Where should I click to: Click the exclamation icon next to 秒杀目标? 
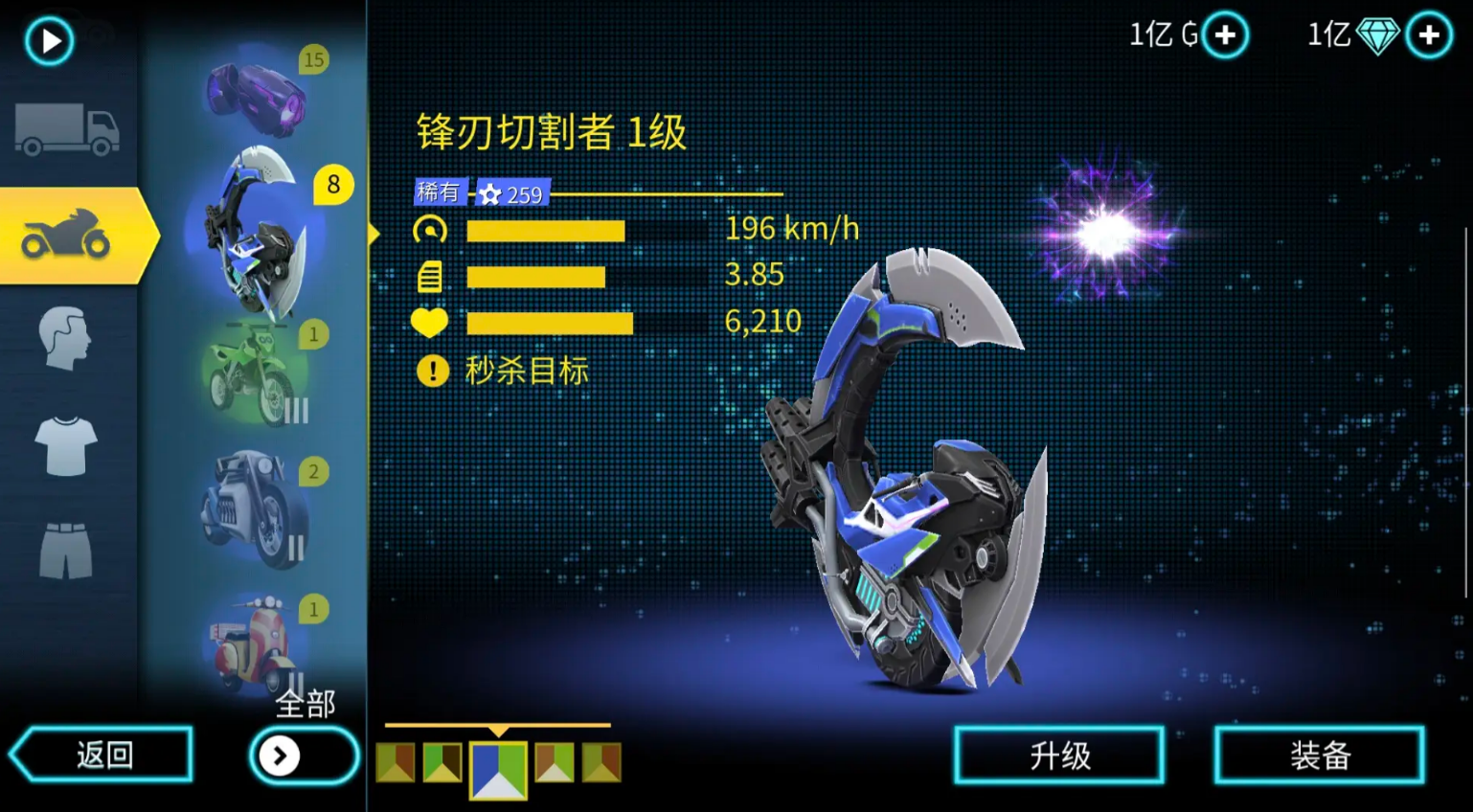433,371
